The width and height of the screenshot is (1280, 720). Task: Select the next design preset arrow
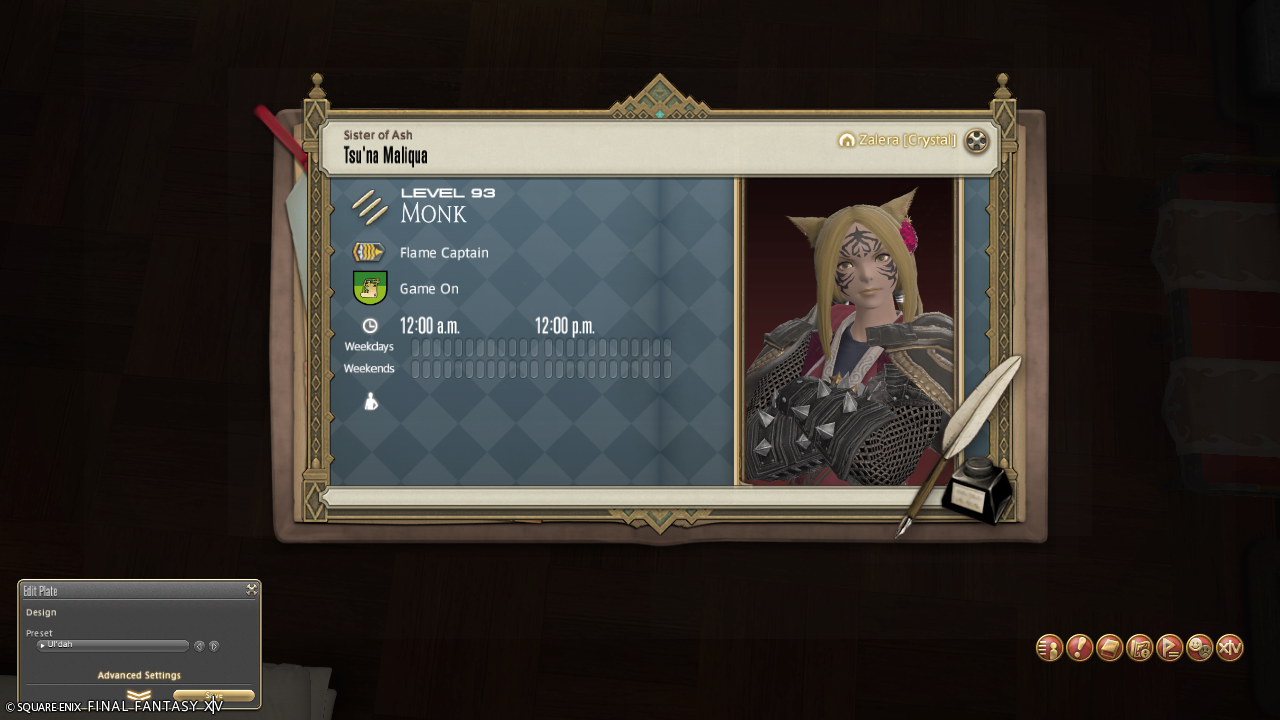[x=214, y=646]
